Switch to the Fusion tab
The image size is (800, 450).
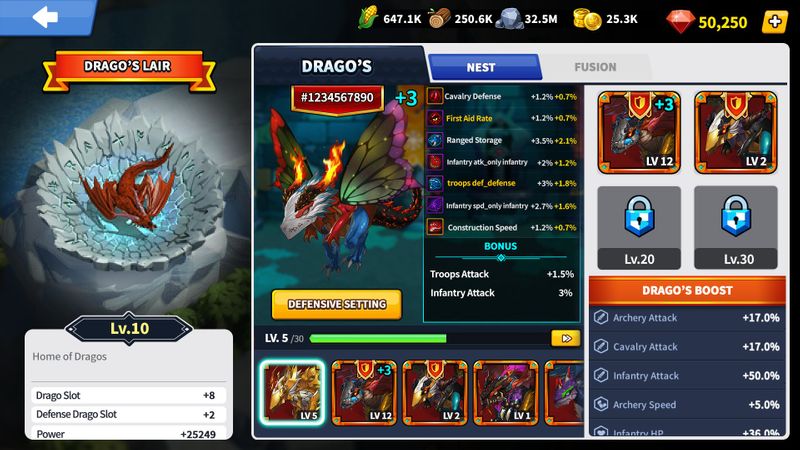tap(595, 67)
